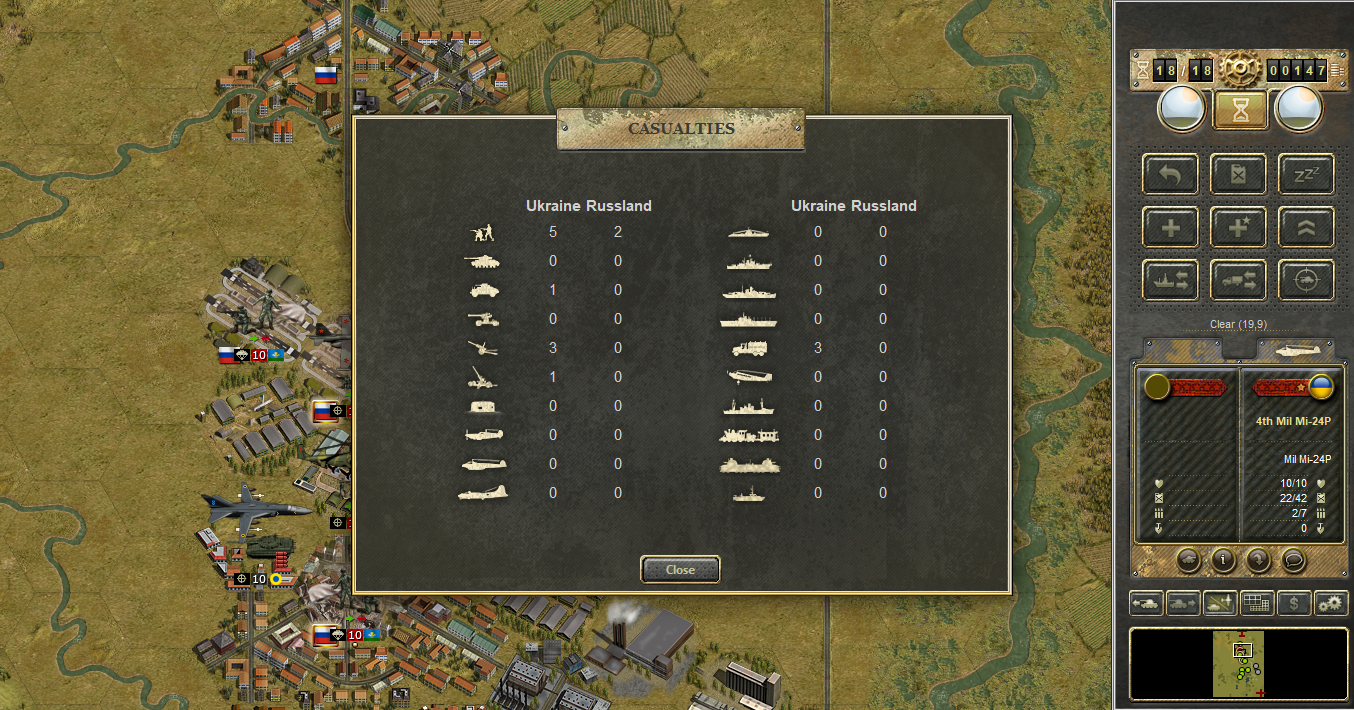Put the unit to sleep with the Zzz button
This screenshot has height=710, width=1354.
pyautogui.click(x=1306, y=174)
